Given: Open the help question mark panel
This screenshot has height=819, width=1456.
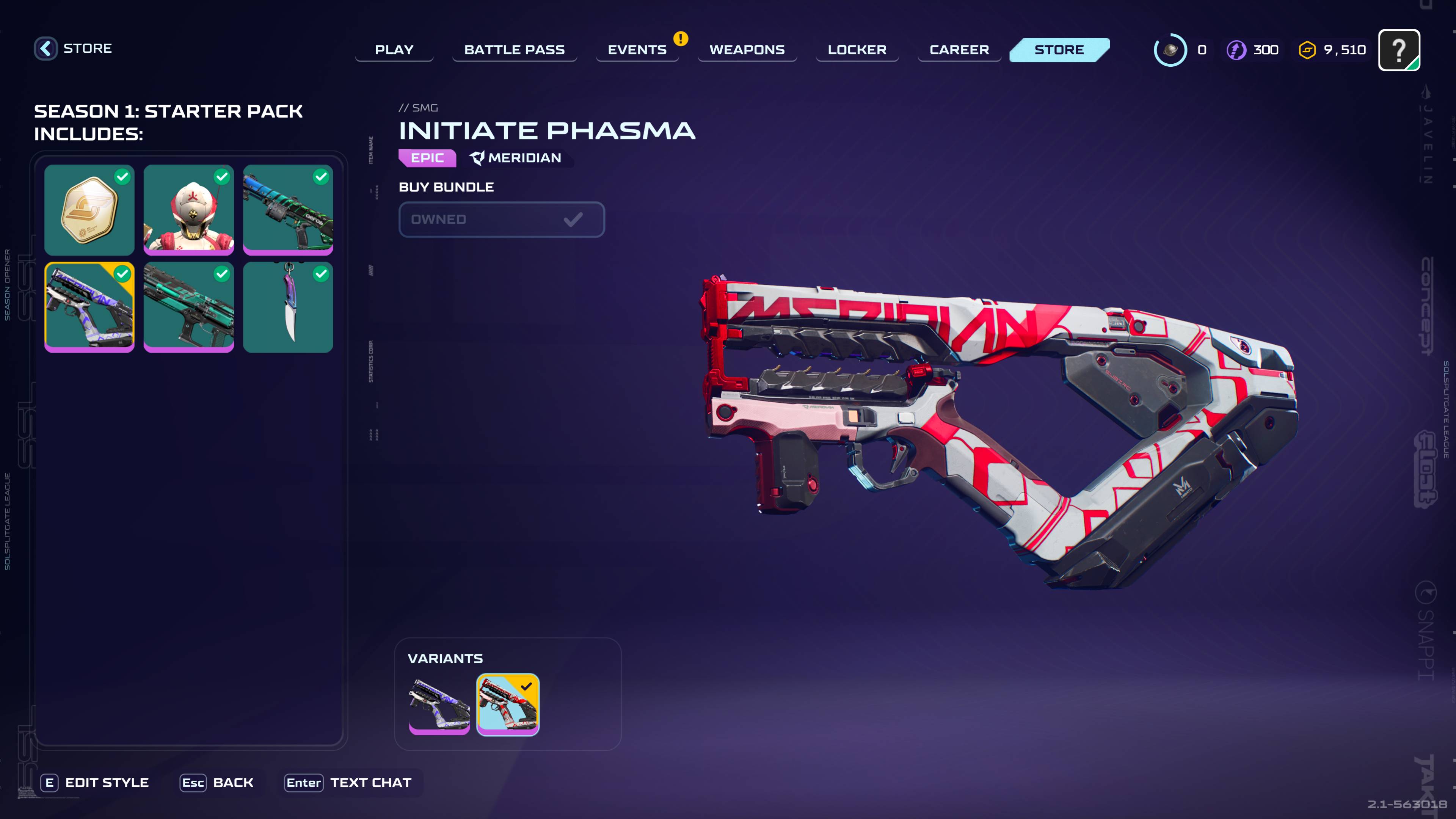Looking at the screenshot, I should 1401,50.
